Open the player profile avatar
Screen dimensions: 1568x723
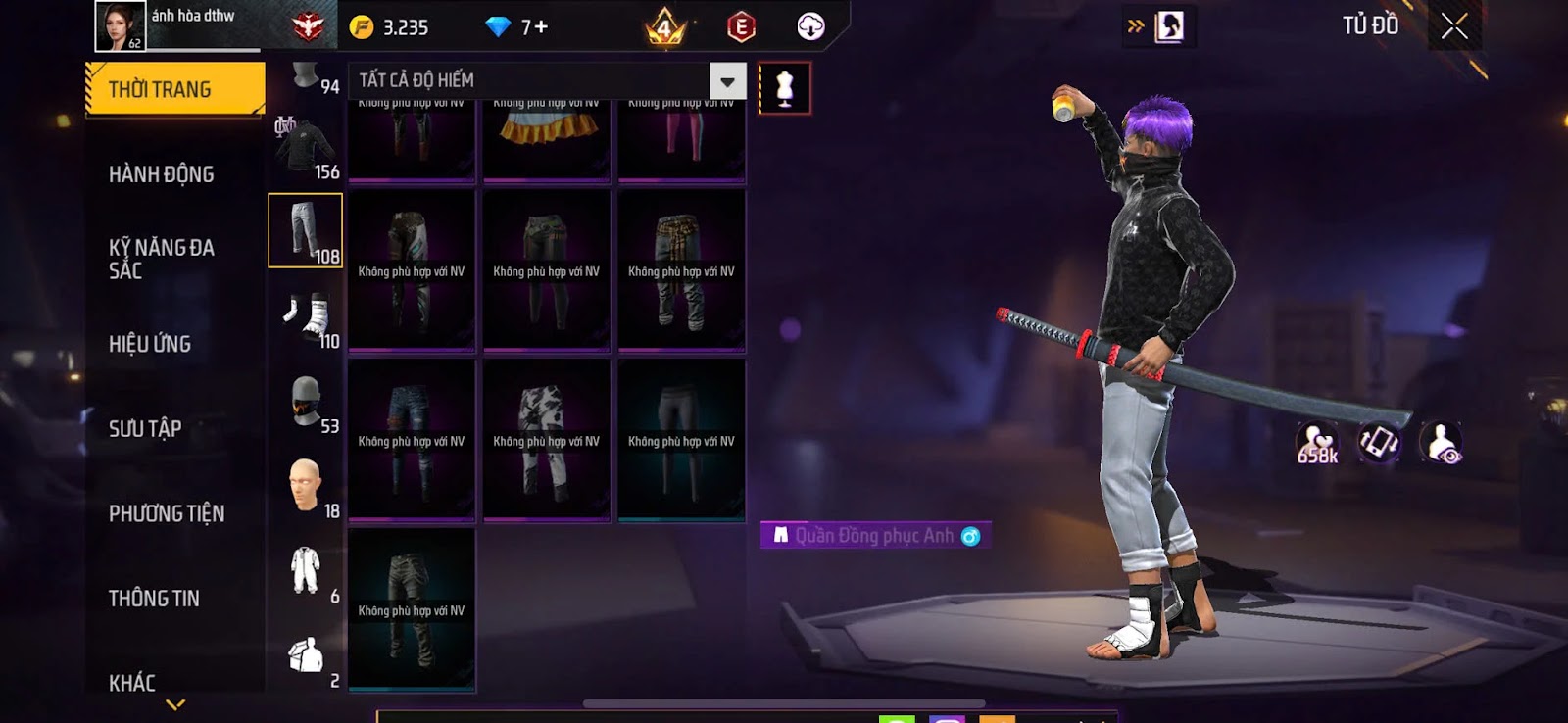(x=120, y=25)
